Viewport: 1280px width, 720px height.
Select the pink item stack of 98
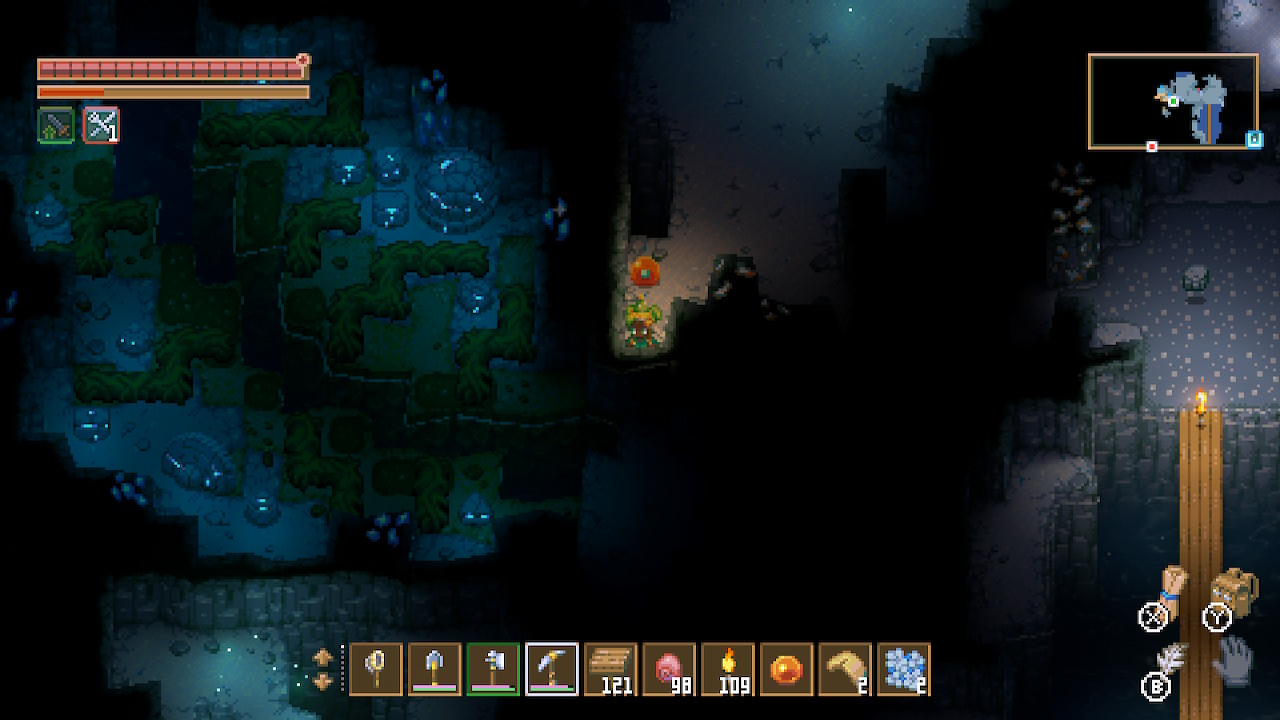tap(669, 669)
